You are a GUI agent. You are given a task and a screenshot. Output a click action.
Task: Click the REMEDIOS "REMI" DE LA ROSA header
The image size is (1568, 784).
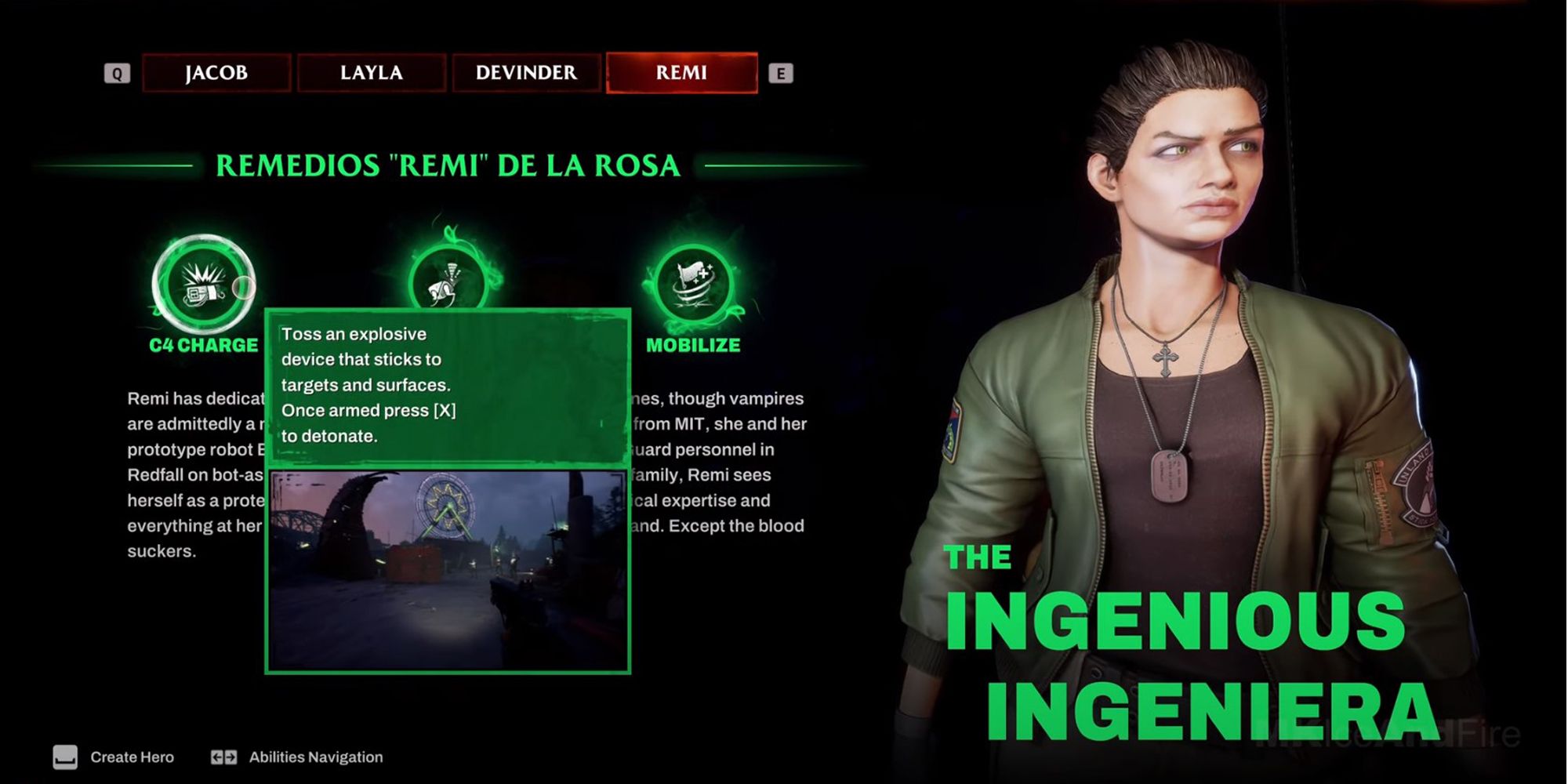click(x=448, y=165)
